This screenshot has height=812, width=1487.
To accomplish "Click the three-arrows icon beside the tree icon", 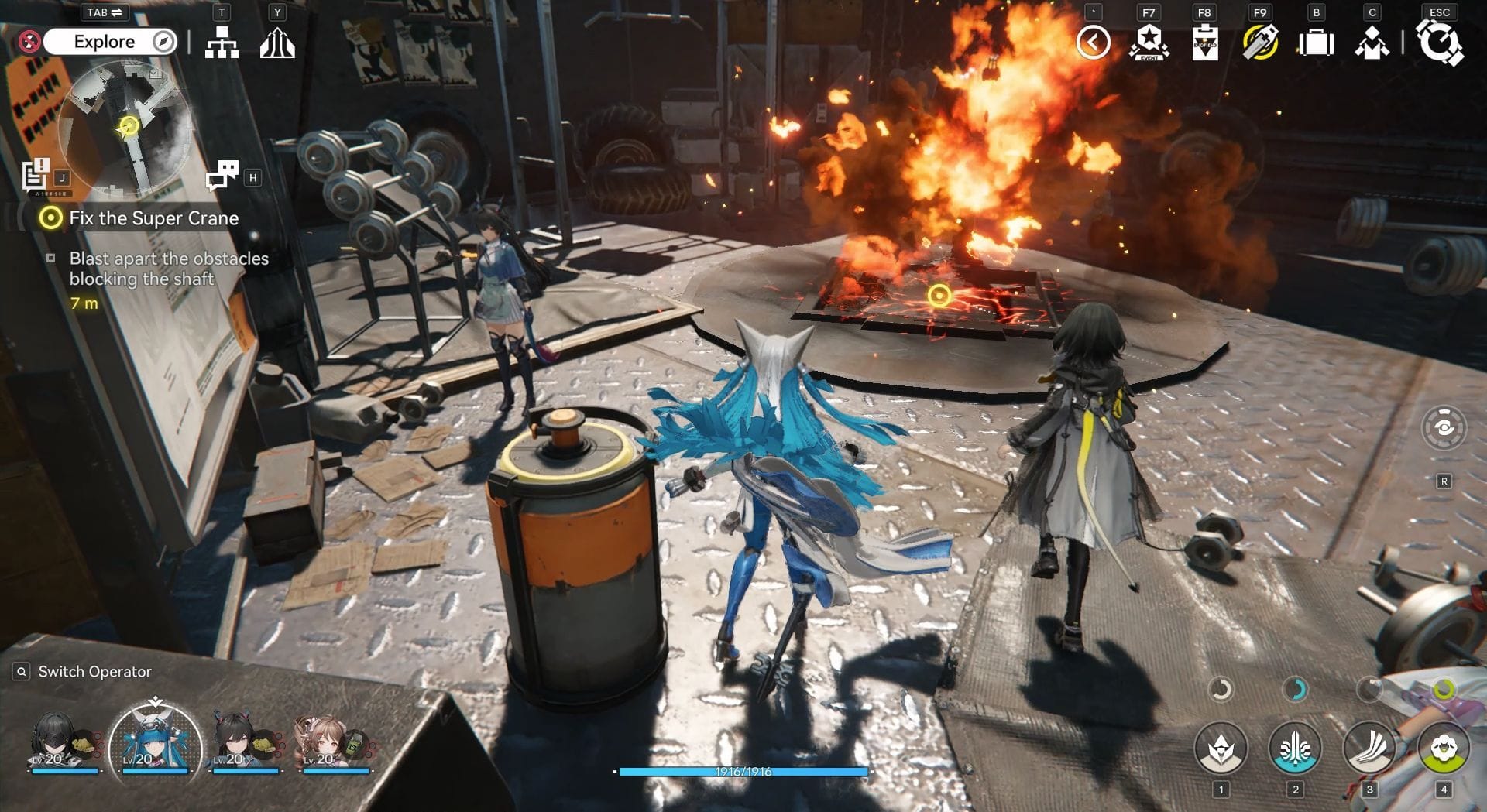I will [277, 43].
